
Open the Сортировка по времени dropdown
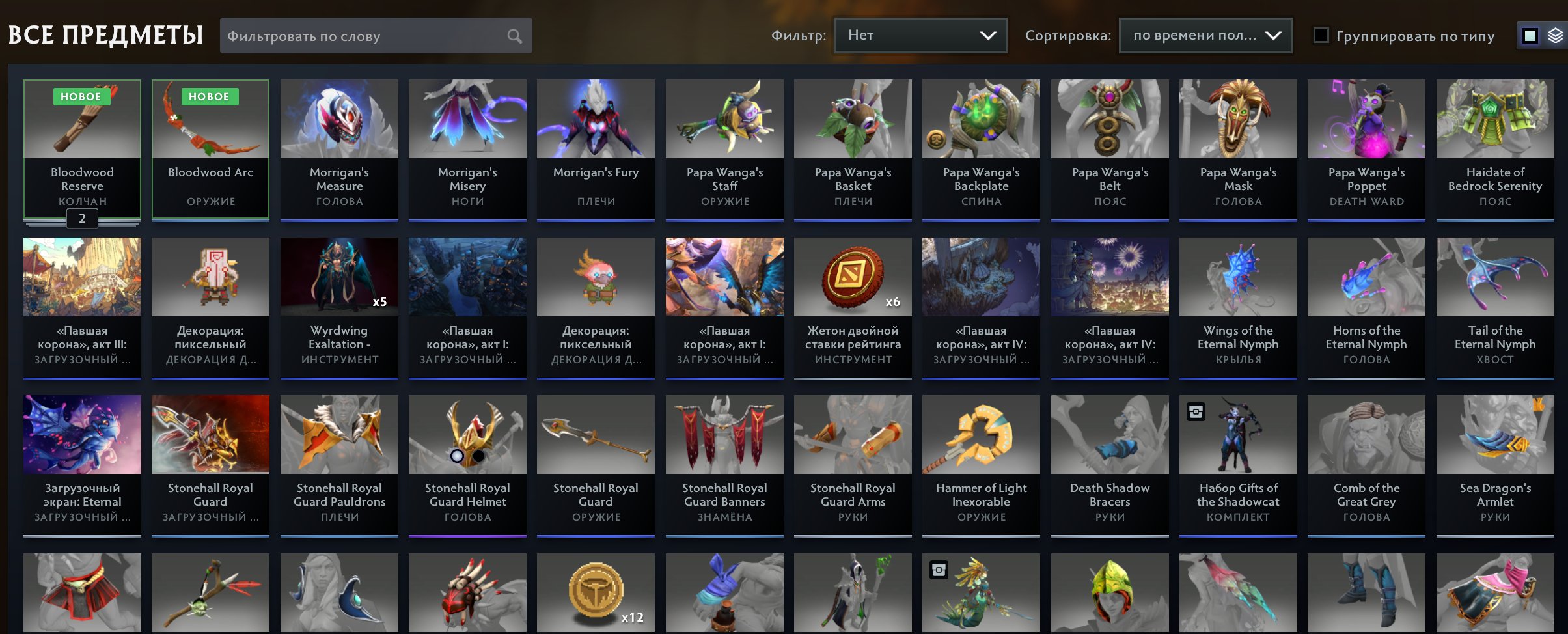pos(1205,34)
